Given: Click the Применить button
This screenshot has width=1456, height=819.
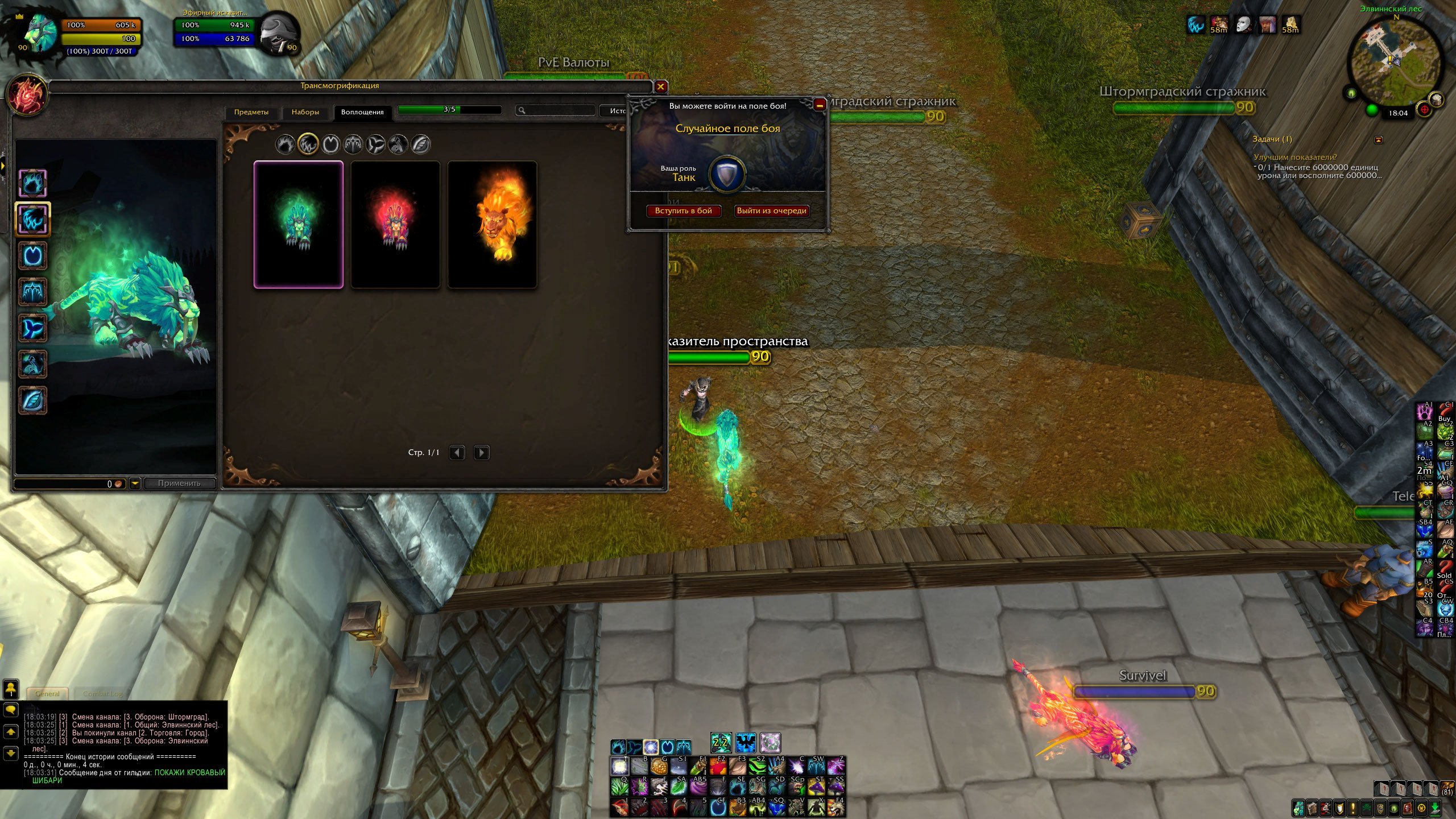Looking at the screenshot, I should (179, 483).
